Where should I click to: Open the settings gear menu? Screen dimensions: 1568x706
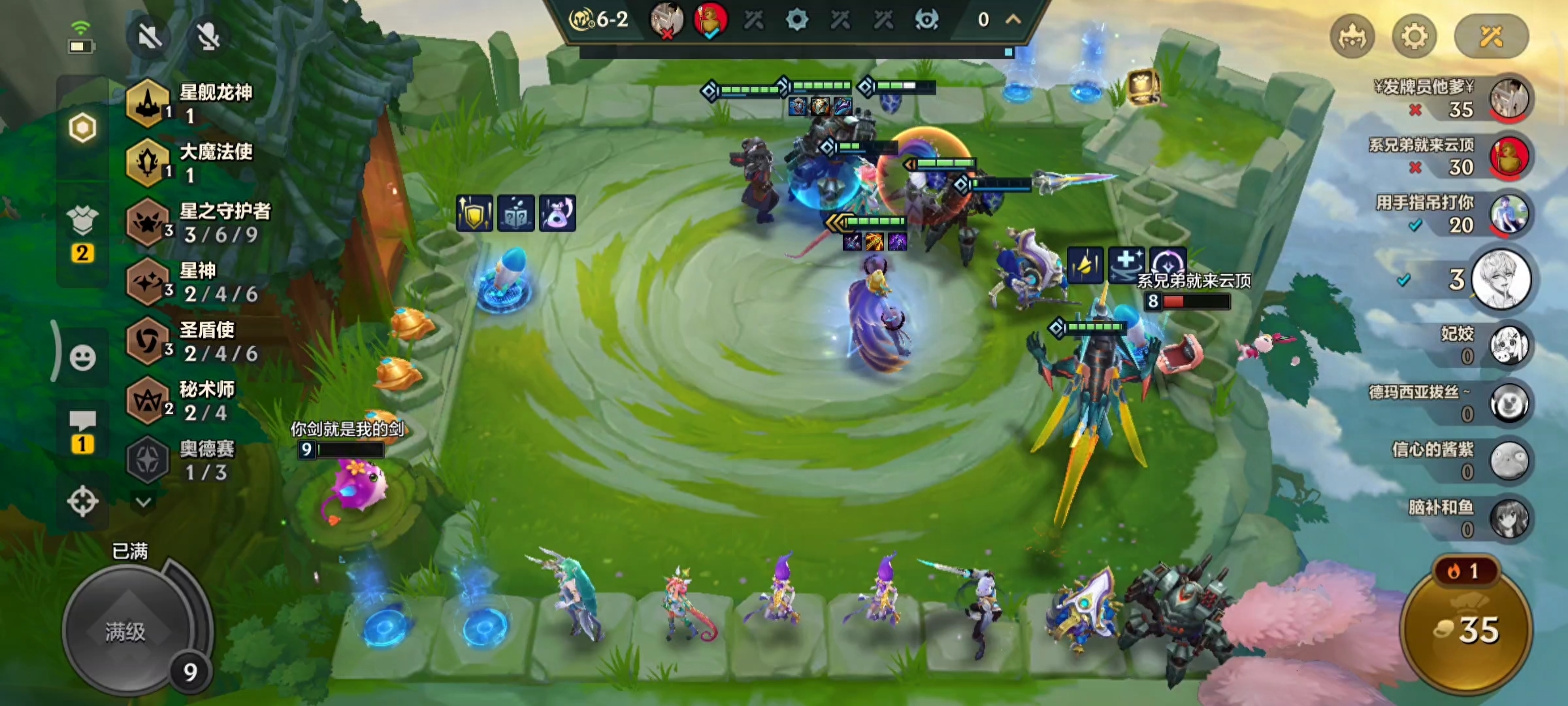[x=1414, y=36]
